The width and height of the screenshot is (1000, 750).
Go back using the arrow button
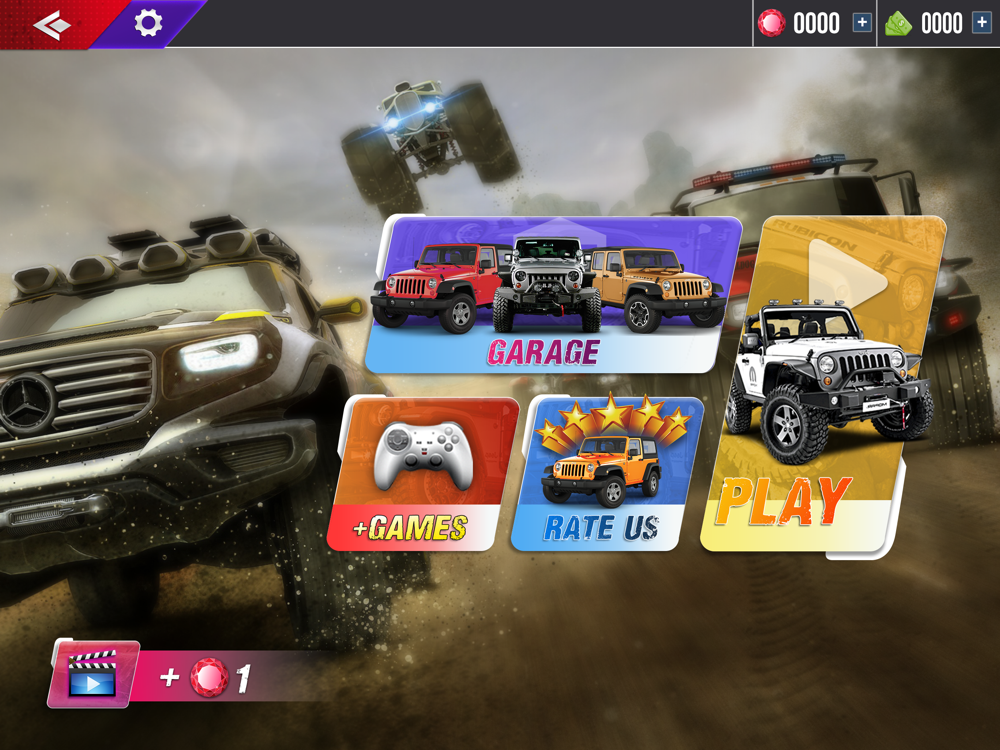click(52, 24)
